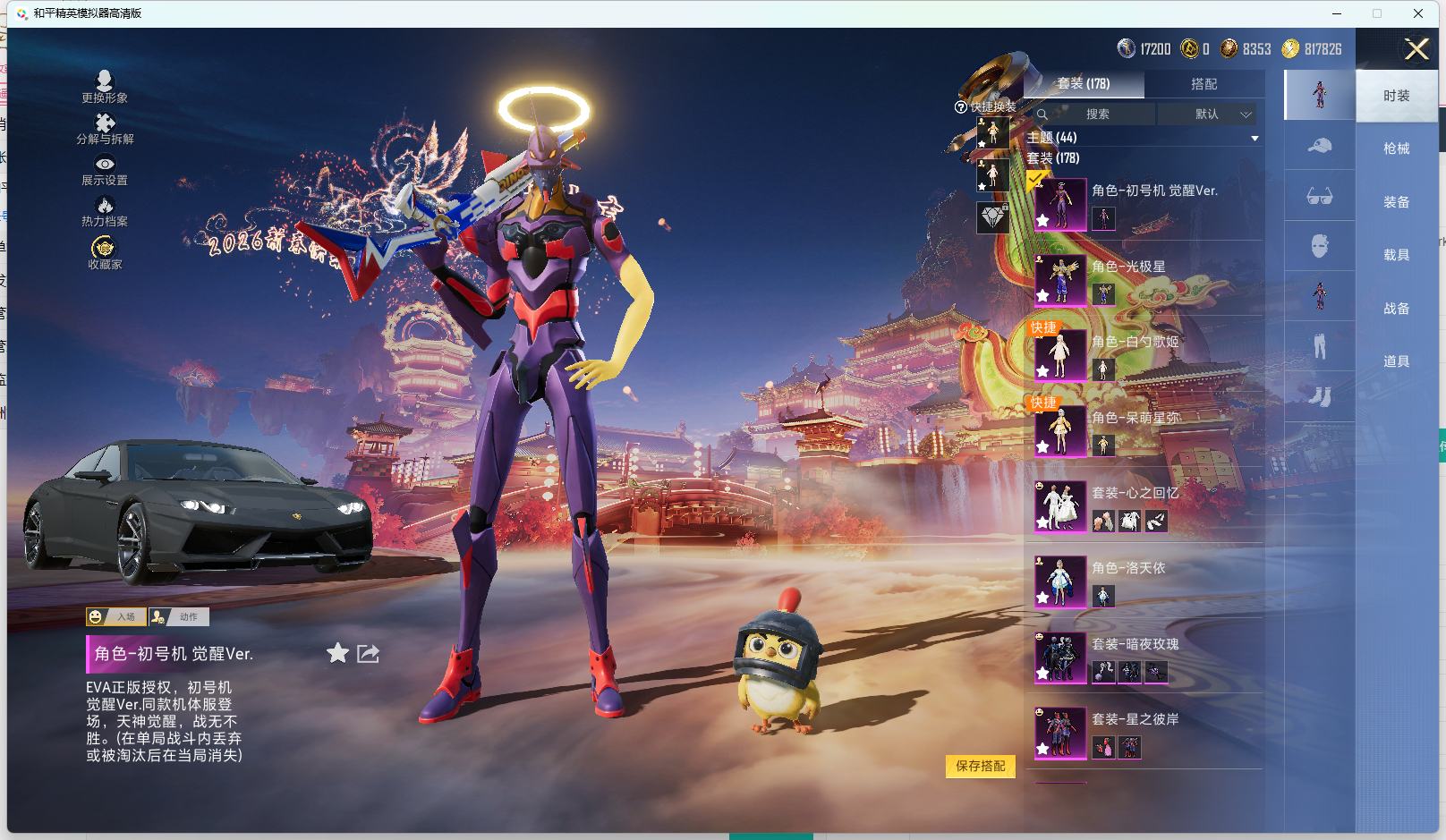Open 热力档案 heat archive
Viewport: 1446px width, 840px height.
tap(105, 211)
